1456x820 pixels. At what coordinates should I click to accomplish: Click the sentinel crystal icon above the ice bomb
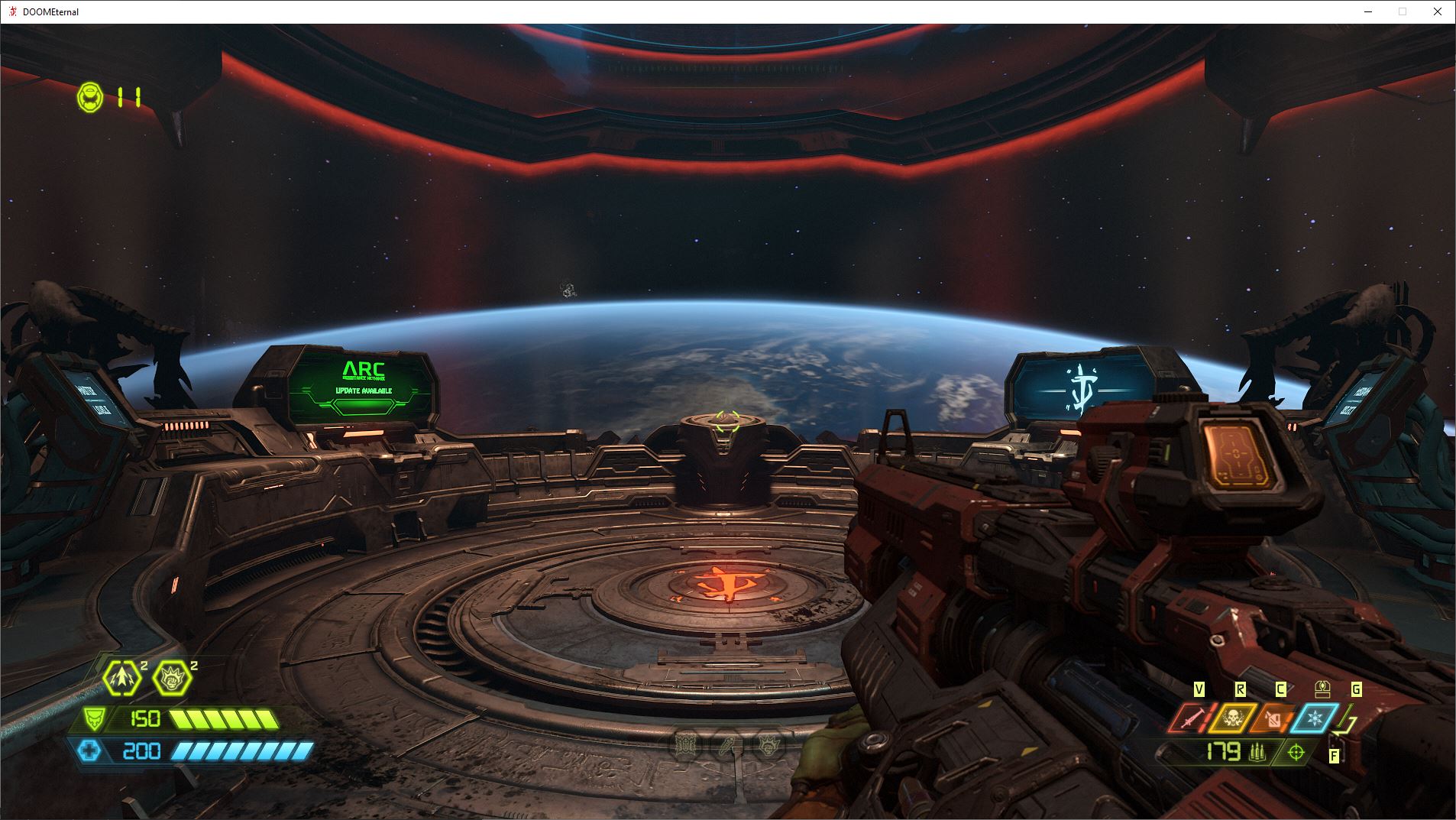[x=1322, y=690]
